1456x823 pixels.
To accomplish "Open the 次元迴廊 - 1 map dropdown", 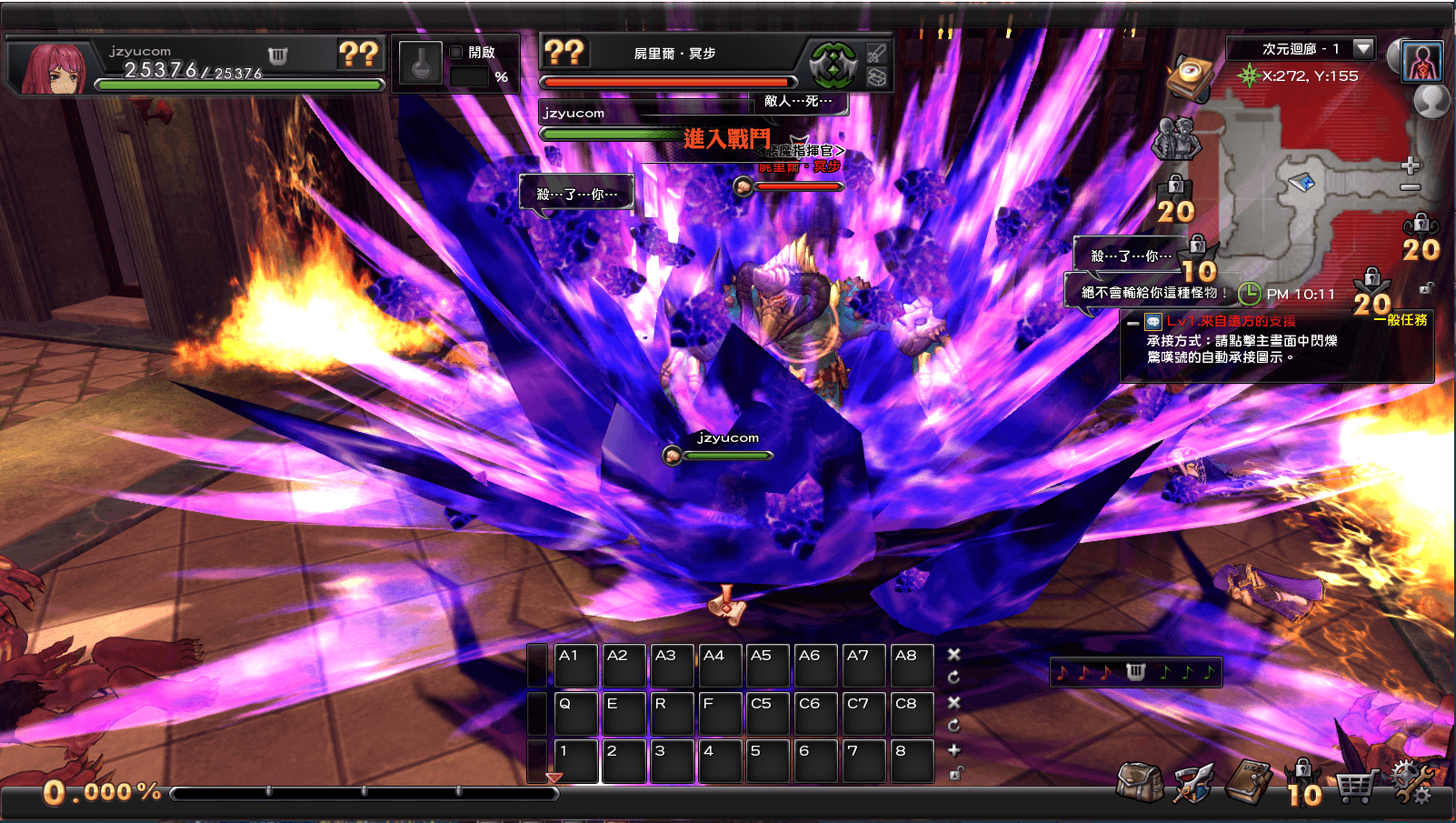I will 1361,49.
